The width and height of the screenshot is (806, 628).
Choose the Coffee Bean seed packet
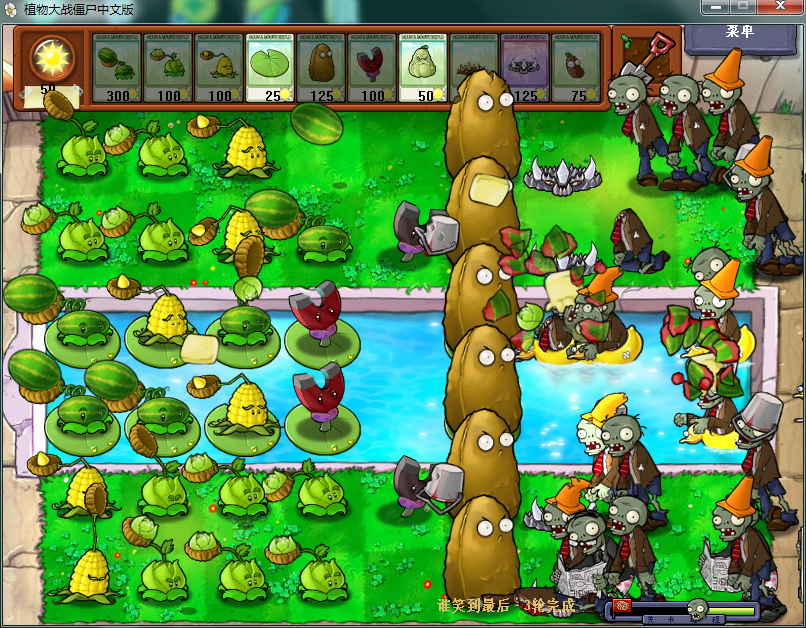(x=576, y=68)
